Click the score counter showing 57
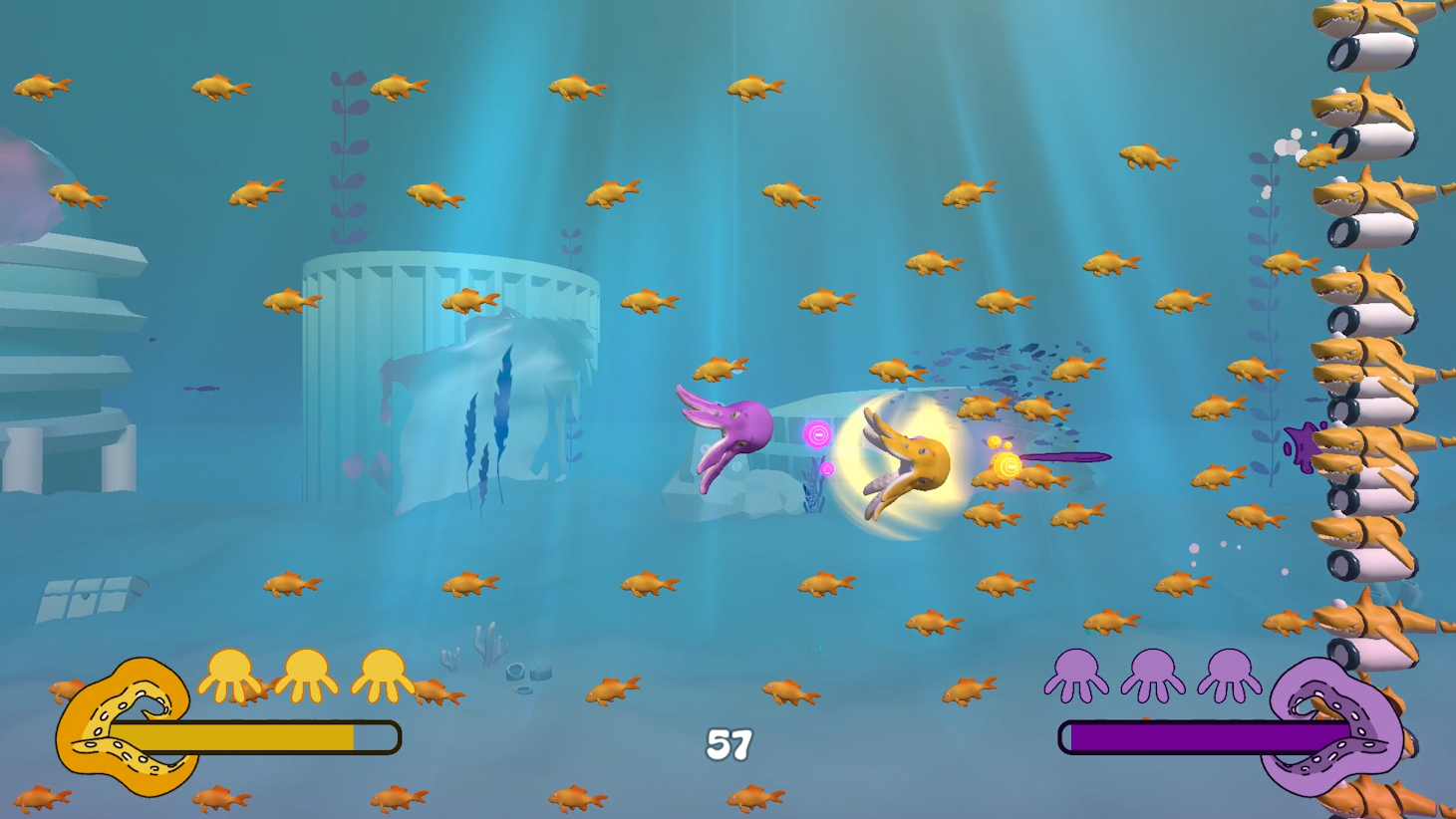Viewport: 1456px width, 819px height. 728,743
